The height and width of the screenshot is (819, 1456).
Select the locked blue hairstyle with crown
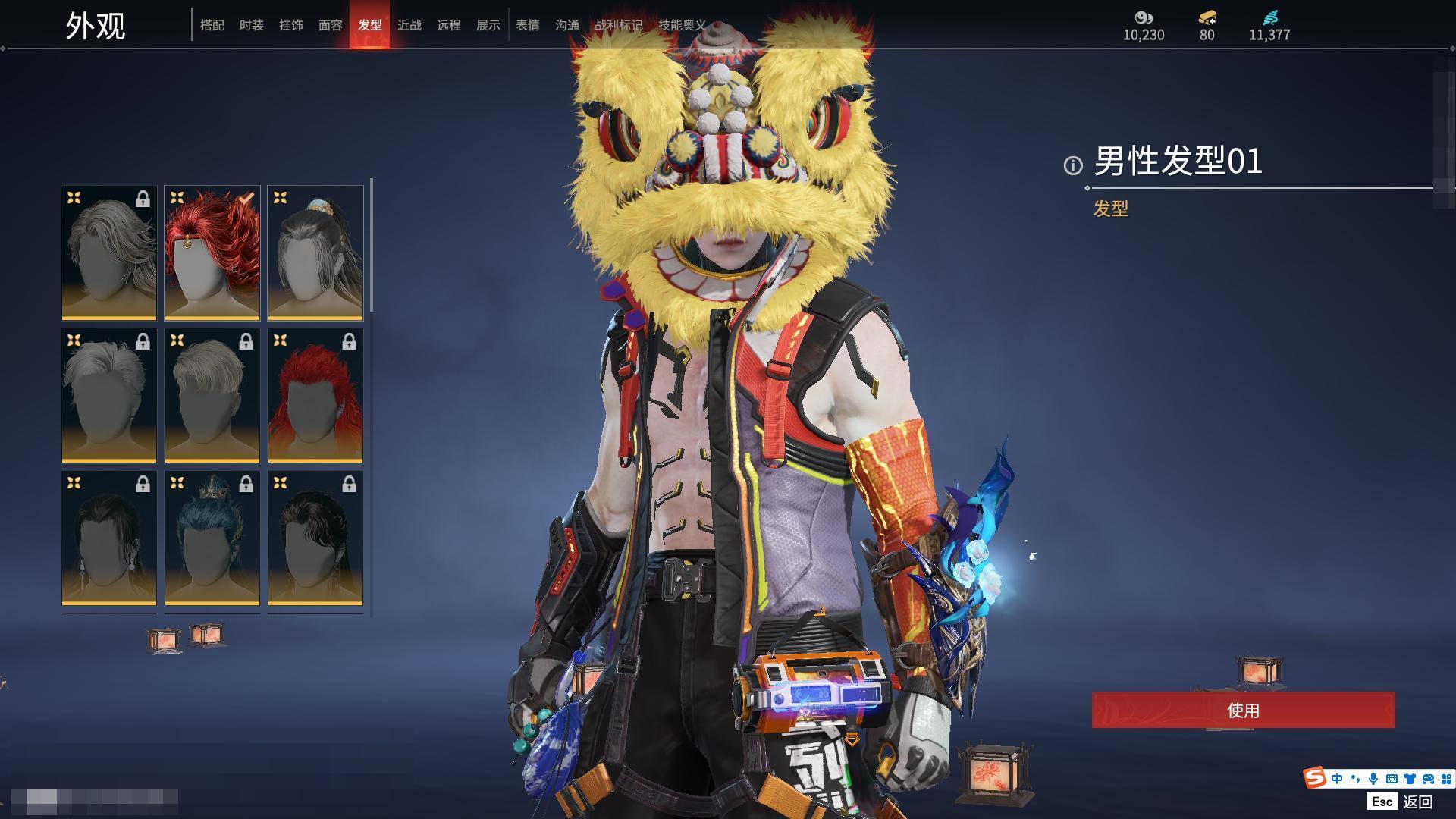click(x=212, y=538)
